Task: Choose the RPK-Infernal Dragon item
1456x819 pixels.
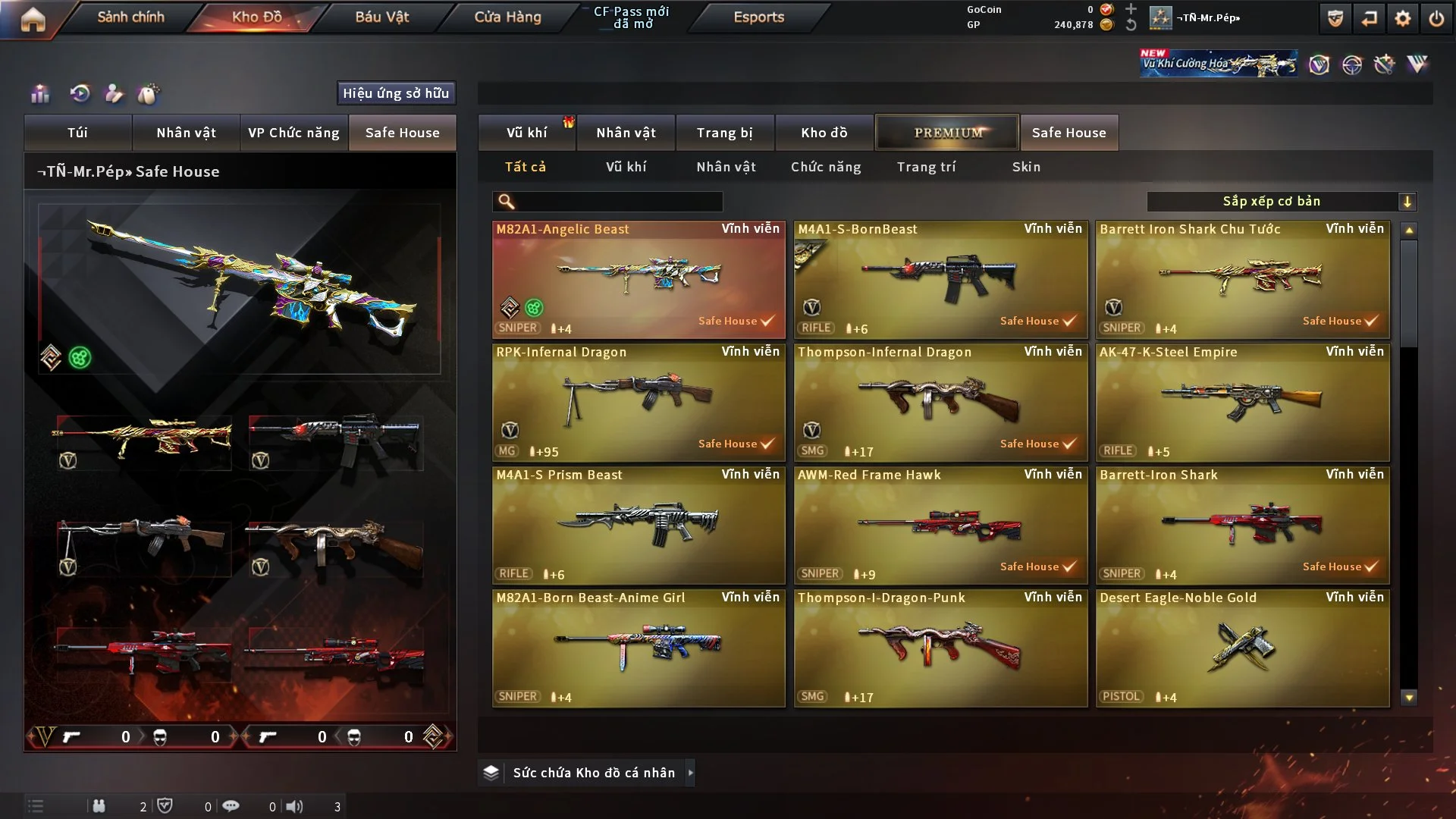Action: click(x=639, y=402)
